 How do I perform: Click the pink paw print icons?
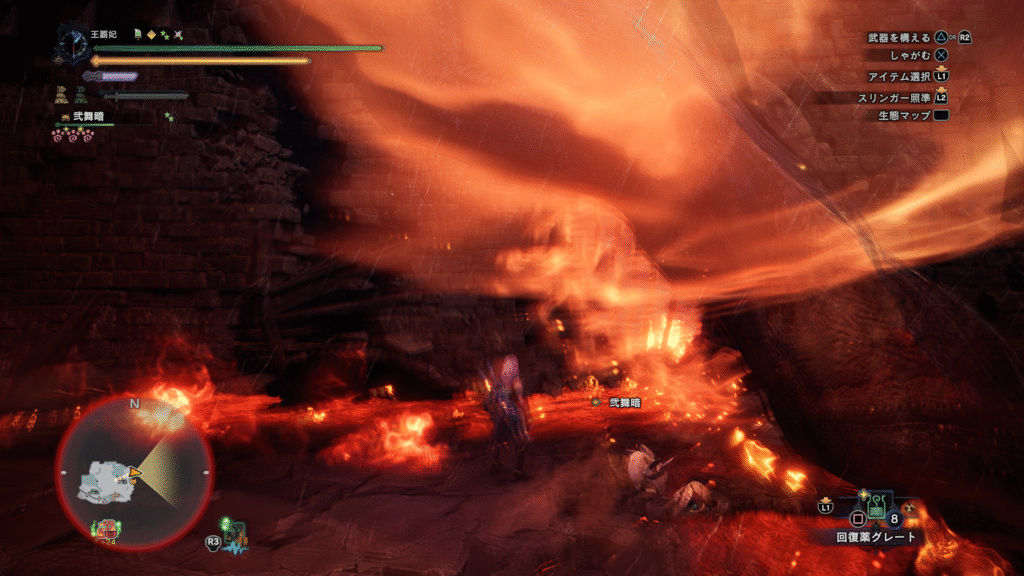coord(71,134)
